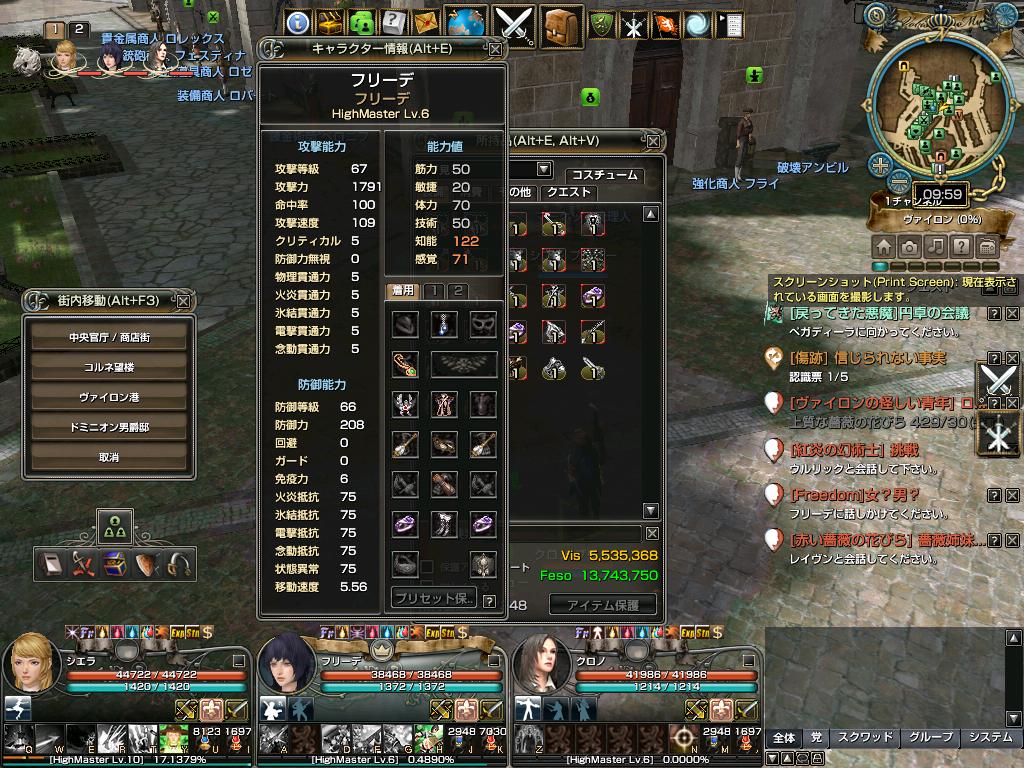Cancel town travel with 取消 button
This screenshot has height=768, width=1024.
click(109, 457)
